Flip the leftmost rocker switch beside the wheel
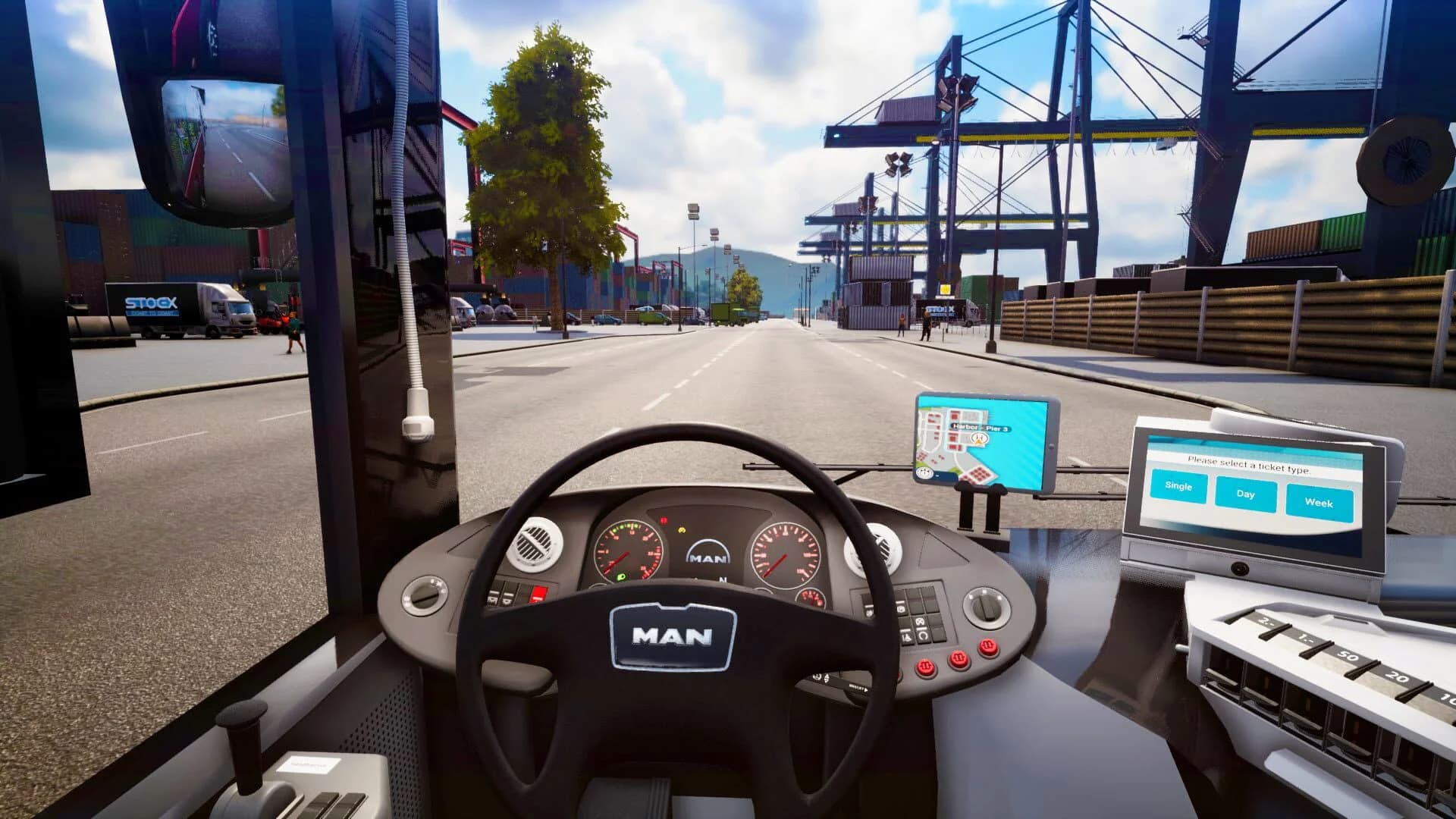Viewport: 1456px width, 819px height. point(494,598)
